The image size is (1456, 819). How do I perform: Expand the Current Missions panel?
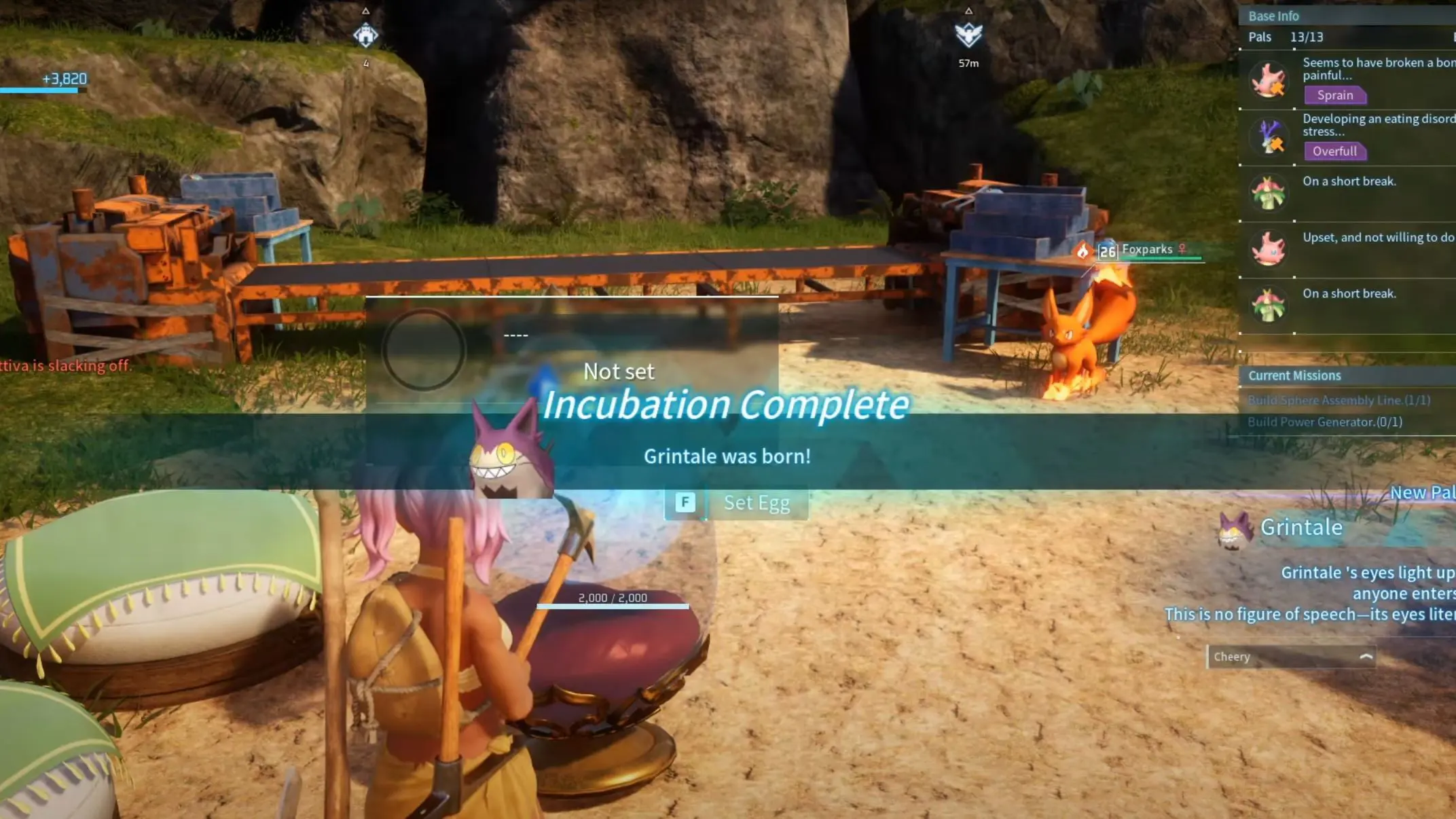(1294, 375)
